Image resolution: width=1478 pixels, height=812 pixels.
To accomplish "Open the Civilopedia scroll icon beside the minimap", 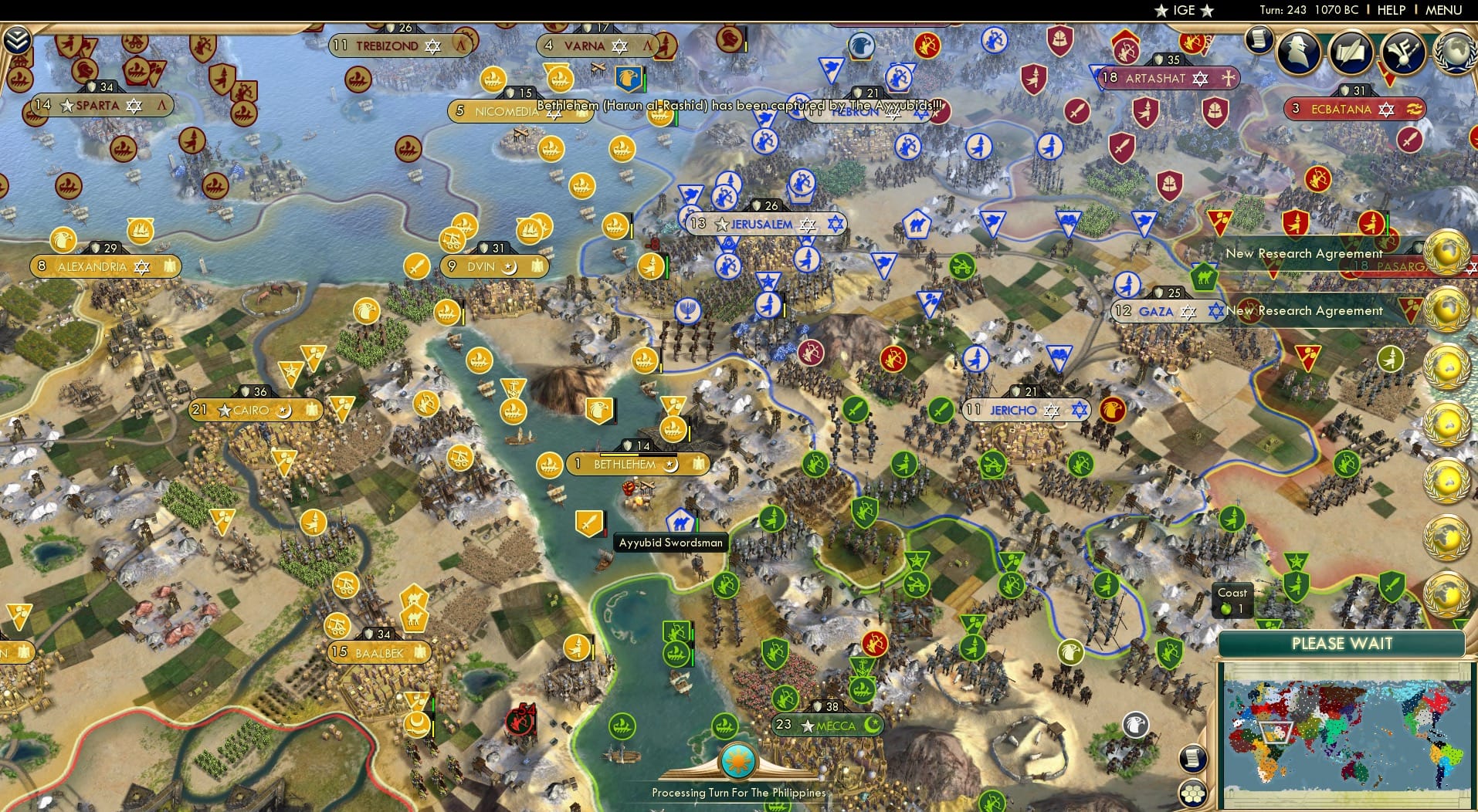I will coord(1192,759).
